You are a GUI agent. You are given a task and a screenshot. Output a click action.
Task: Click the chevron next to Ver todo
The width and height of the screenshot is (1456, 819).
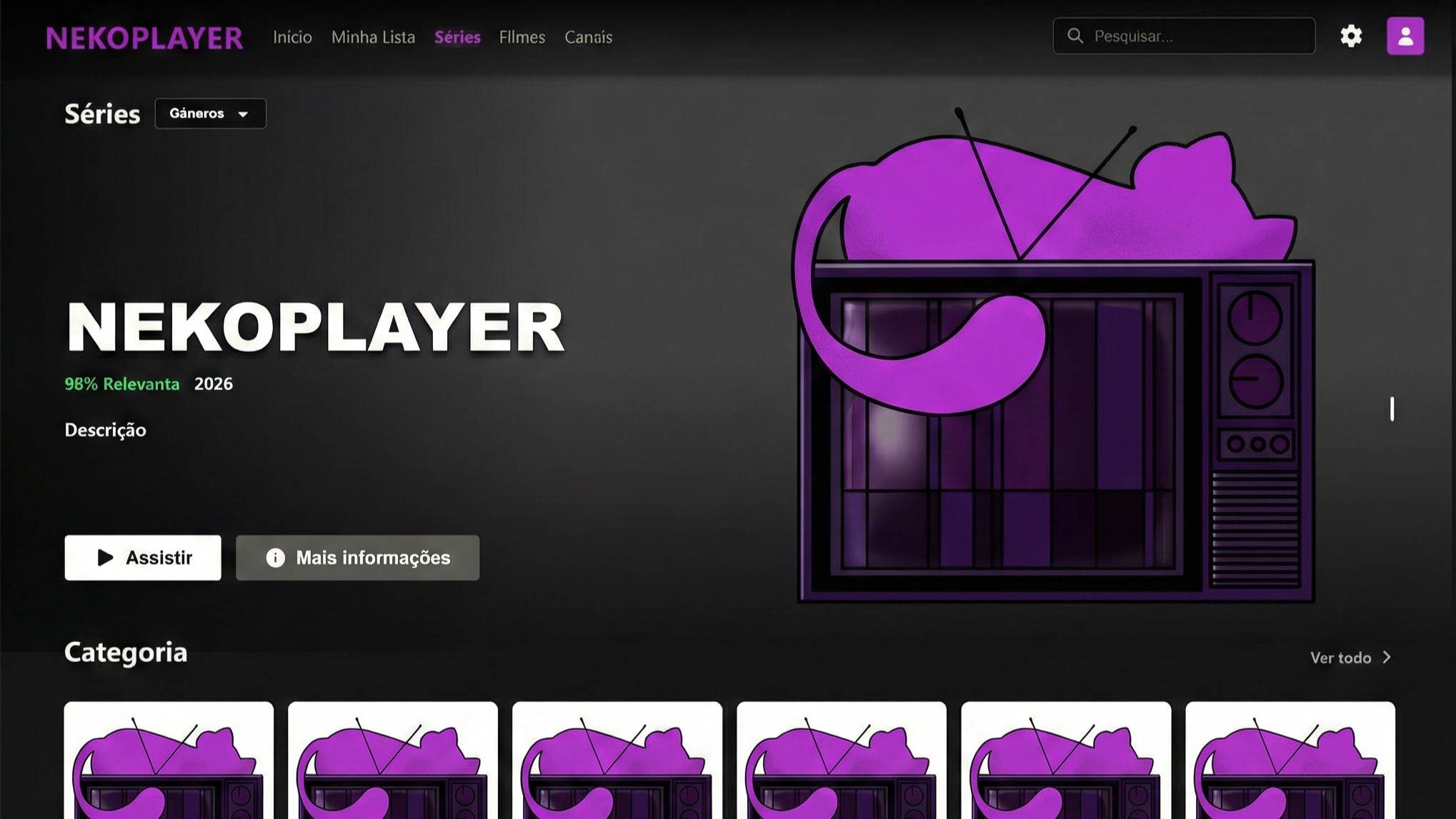click(x=1388, y=657)
